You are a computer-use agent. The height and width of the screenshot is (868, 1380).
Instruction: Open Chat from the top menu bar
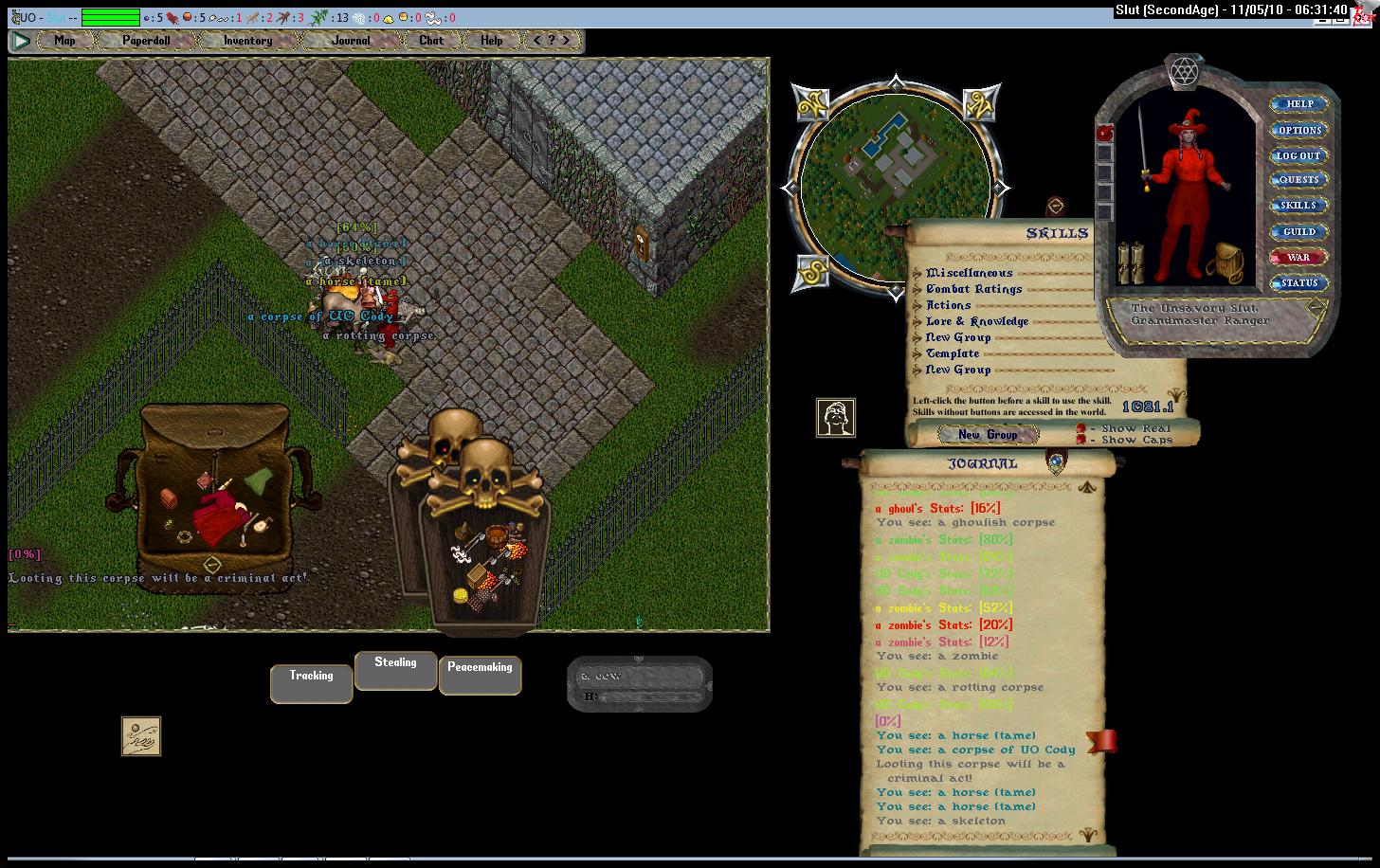[431, 41]
